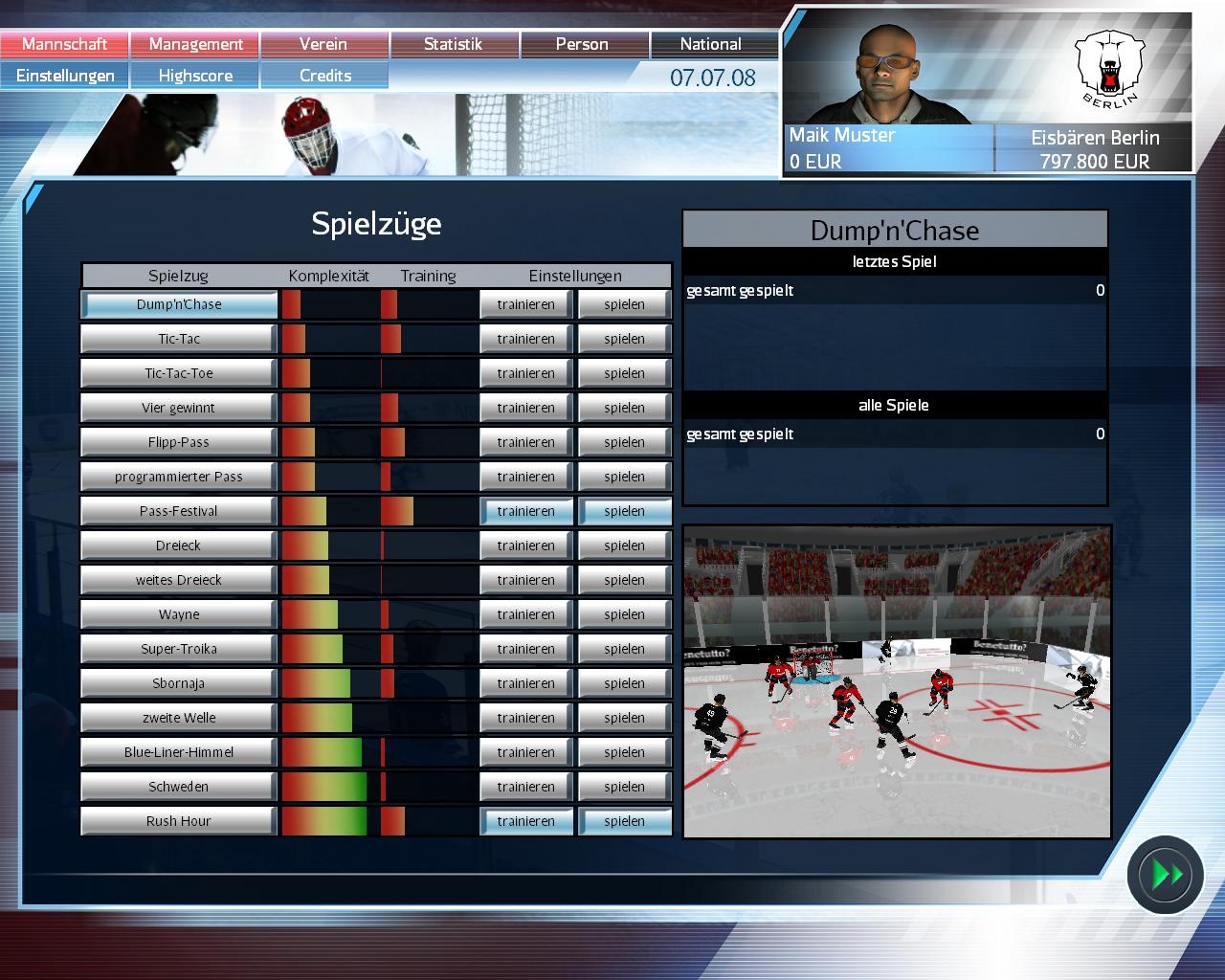Click spielen for Pass-Festival
The width and height of the screenshot is (1225, 980).
point(624,511)
